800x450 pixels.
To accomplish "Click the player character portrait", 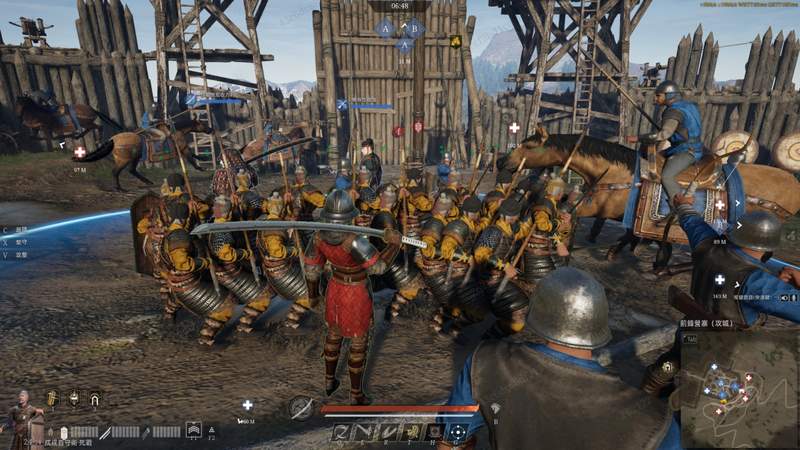I will [20, 415].
